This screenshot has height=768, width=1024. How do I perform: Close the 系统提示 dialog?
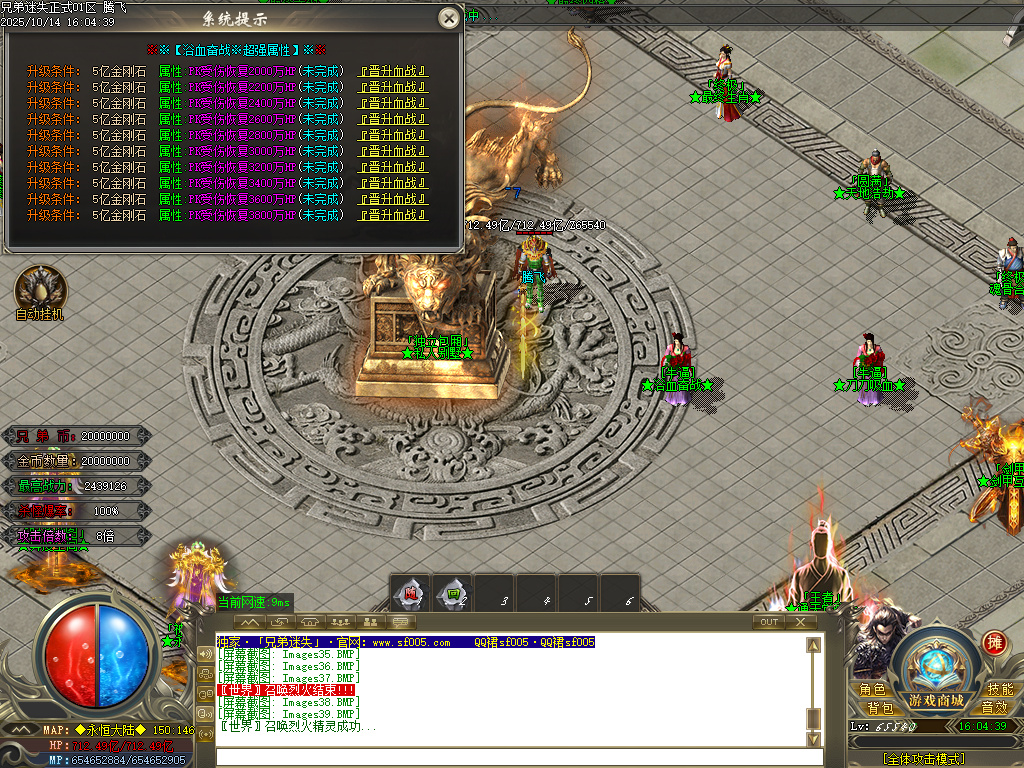pos(450,18)
